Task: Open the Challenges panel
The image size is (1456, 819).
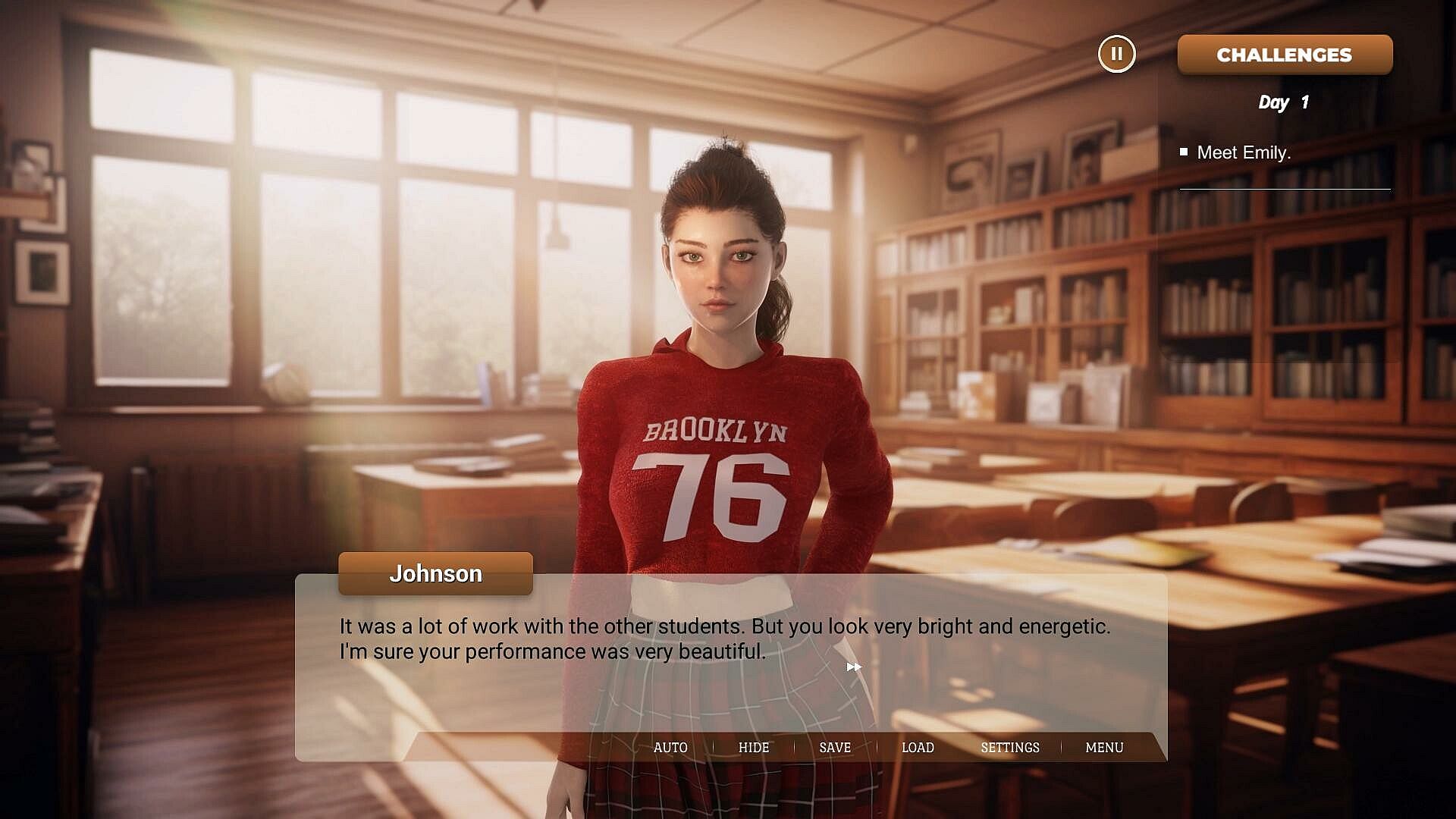Action: coord(1285,55)
